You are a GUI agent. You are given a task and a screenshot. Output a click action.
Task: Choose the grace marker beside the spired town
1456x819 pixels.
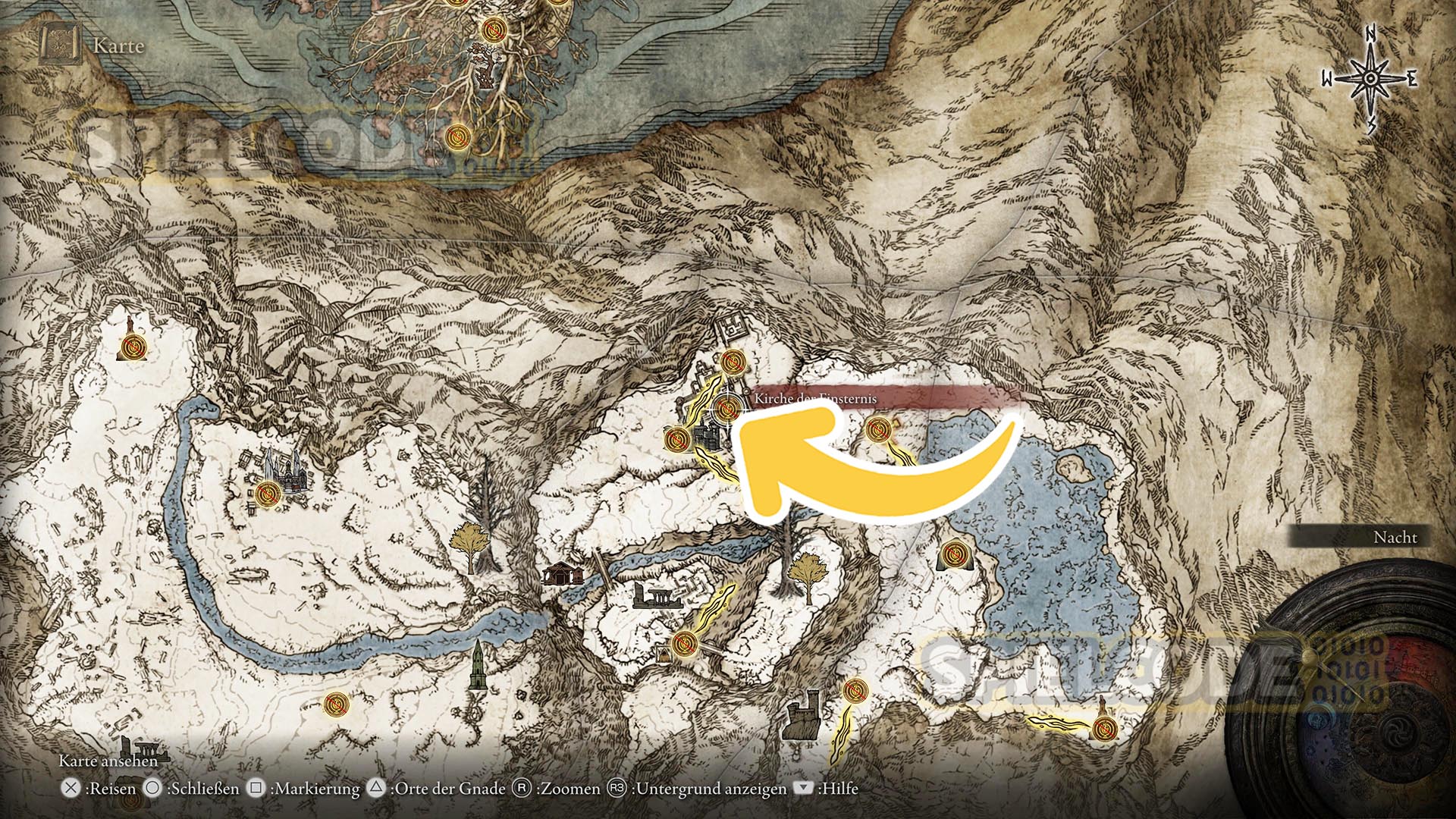[266, 494]
